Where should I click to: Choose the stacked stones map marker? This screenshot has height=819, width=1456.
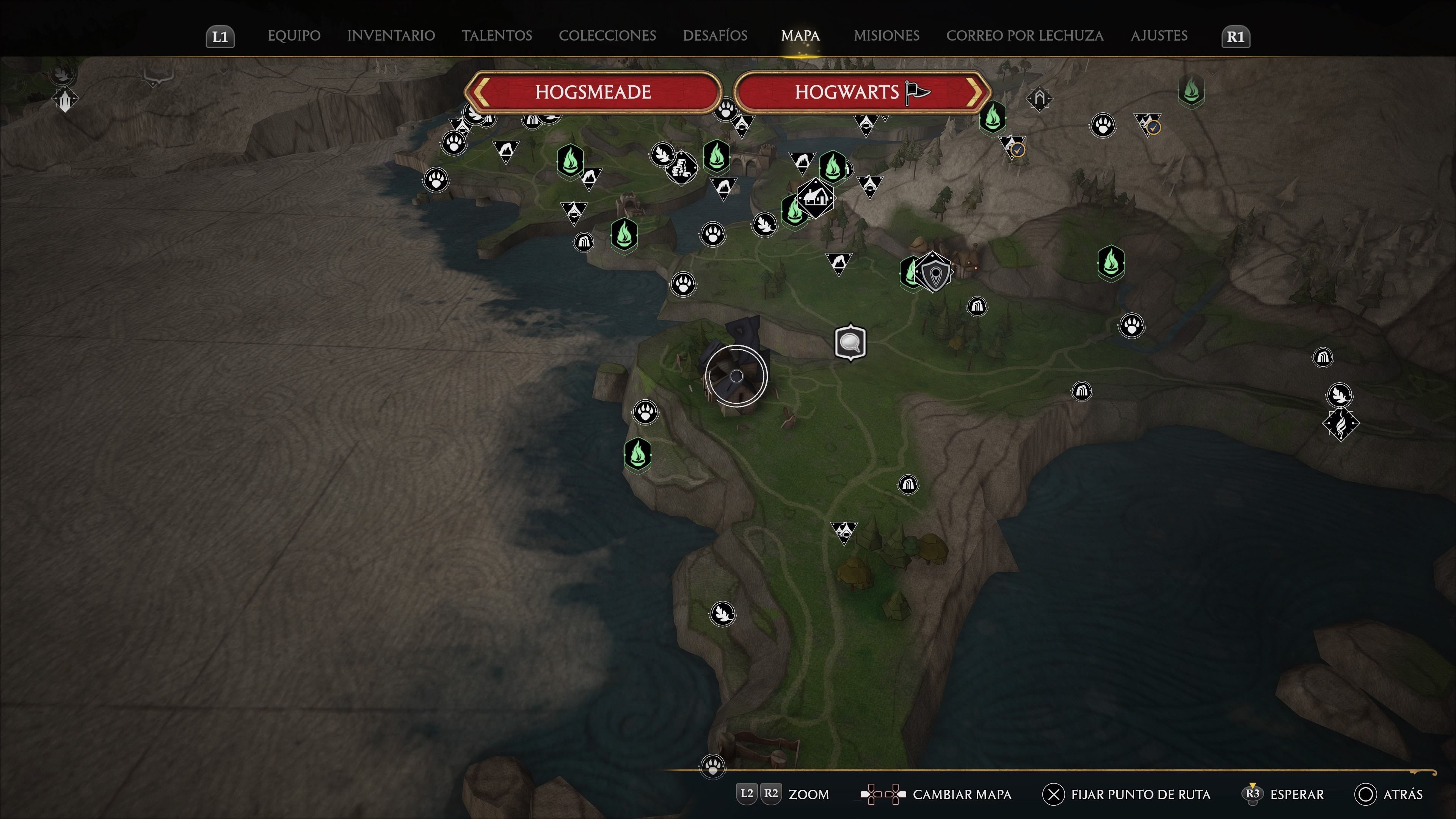(682, 168)
